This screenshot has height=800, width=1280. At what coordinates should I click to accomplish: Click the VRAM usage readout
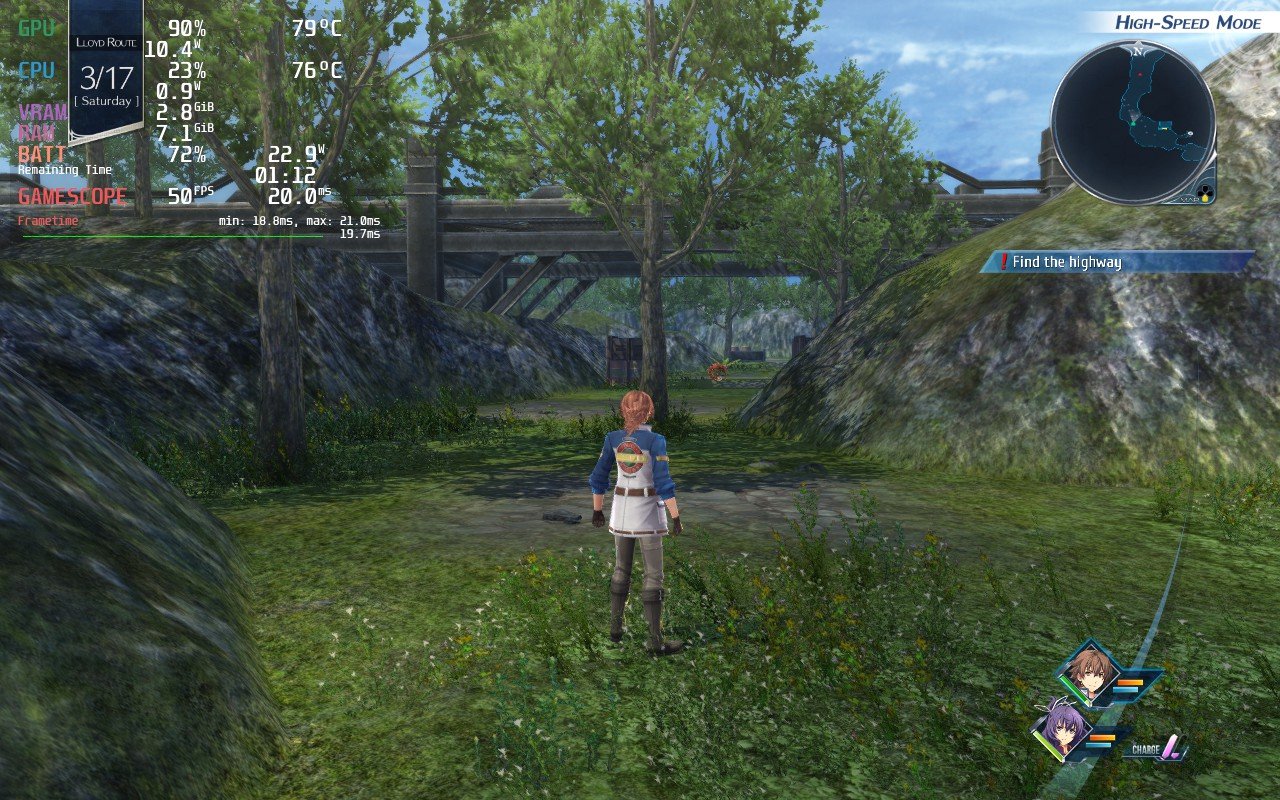pyautogui.click(x=180, y=112)
